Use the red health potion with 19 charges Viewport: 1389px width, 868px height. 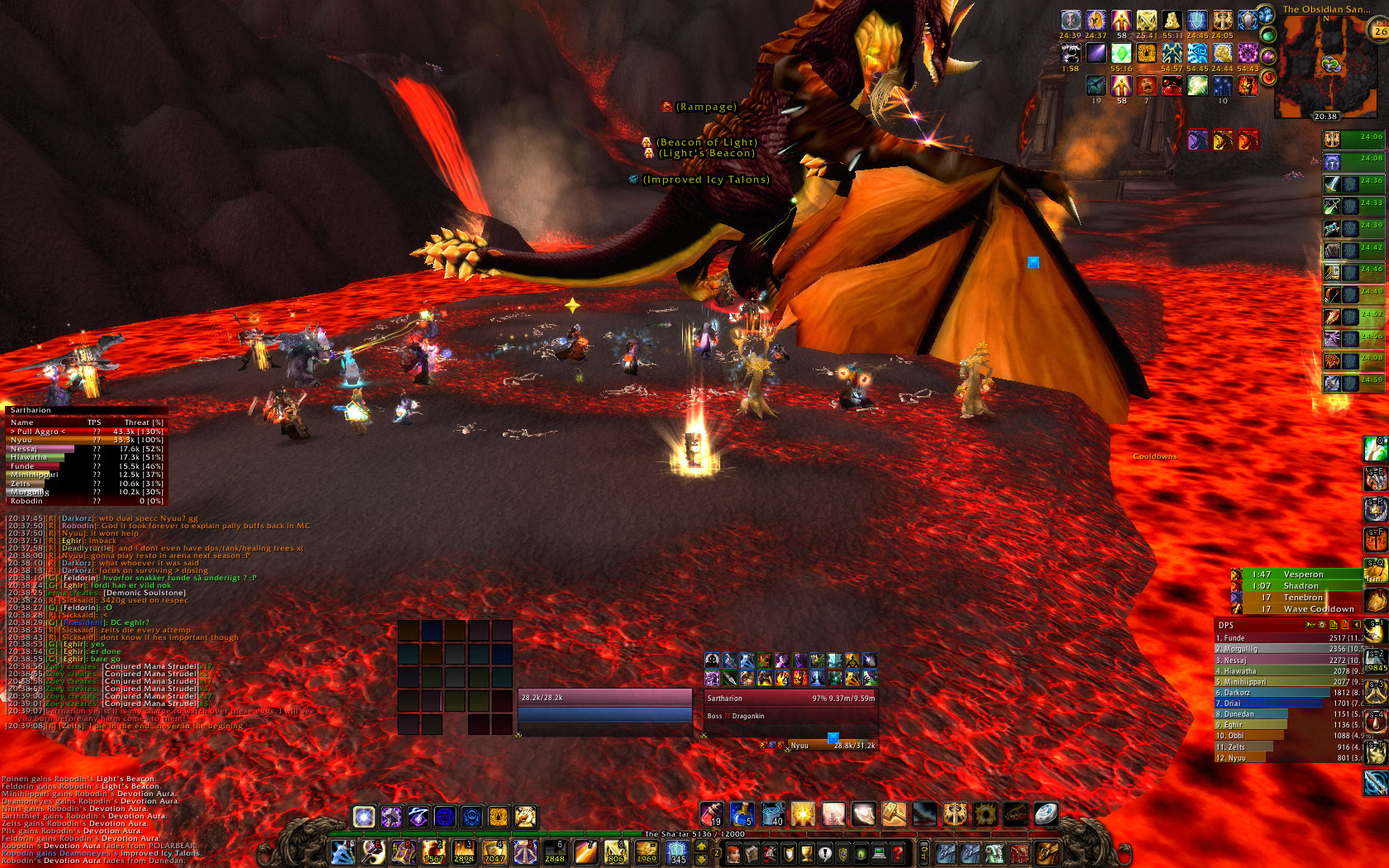712,815
